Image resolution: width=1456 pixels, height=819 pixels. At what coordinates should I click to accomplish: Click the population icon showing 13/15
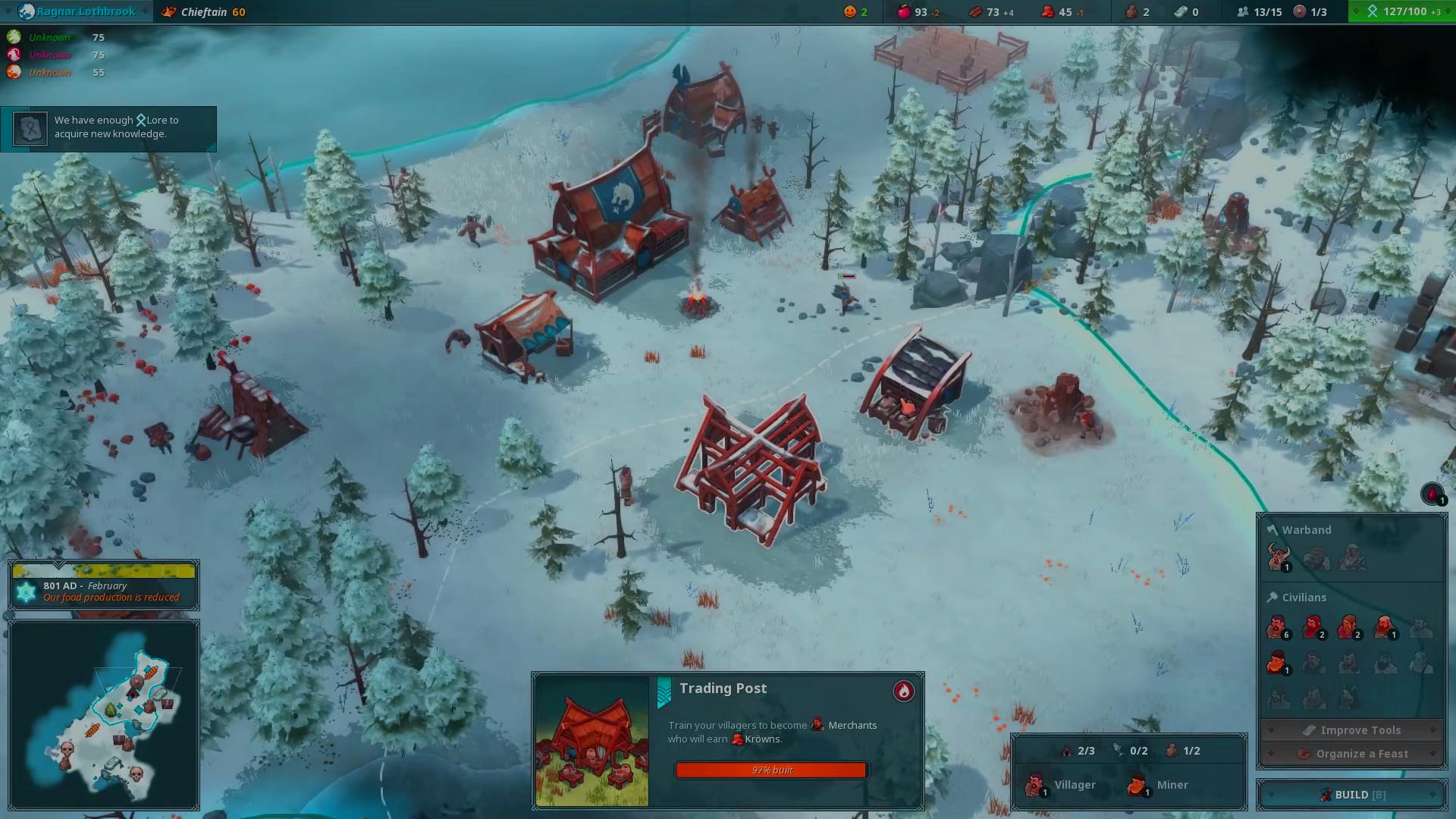(1244, 11)
